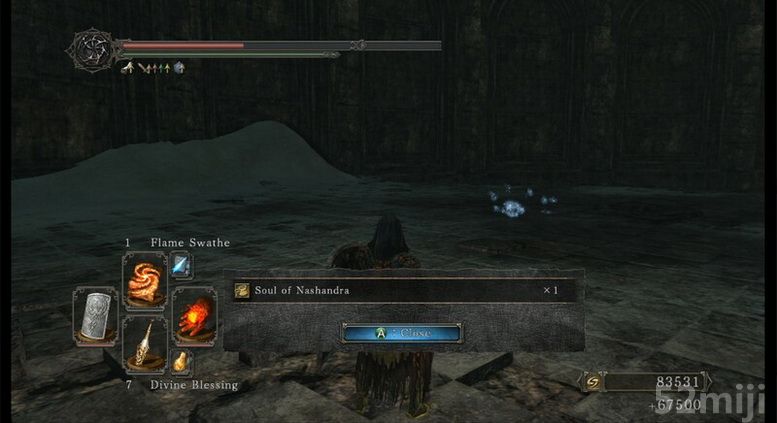Select the tower shield left-hand slot
Viewport: 777px width, 423px height.
pyautogui.click(x=96, y=313)
